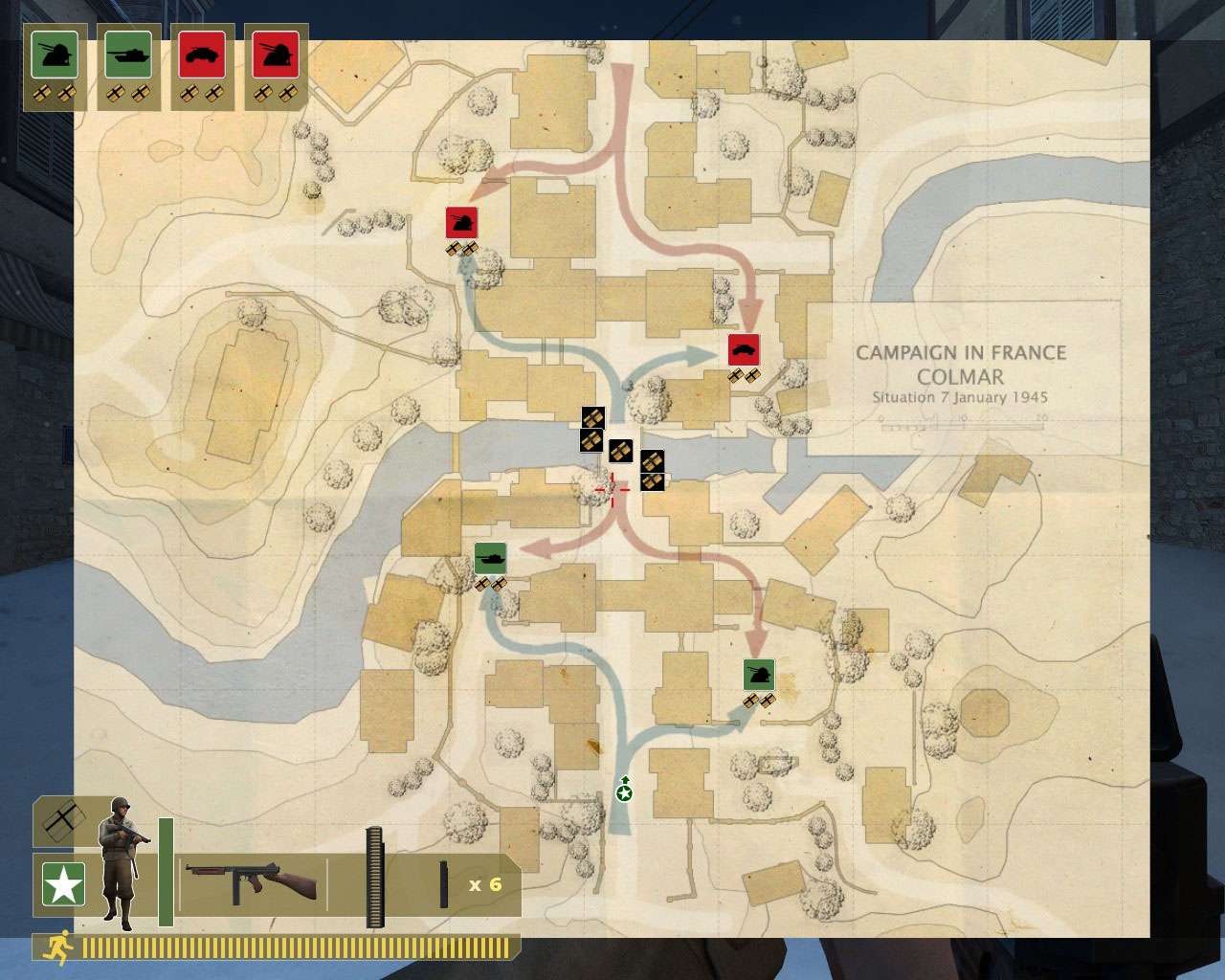This screenshot has width=1225, height=980.
Task: Select the red anti-aircraft gun objective in the HUD panel
Action: (x=276, y=55)
